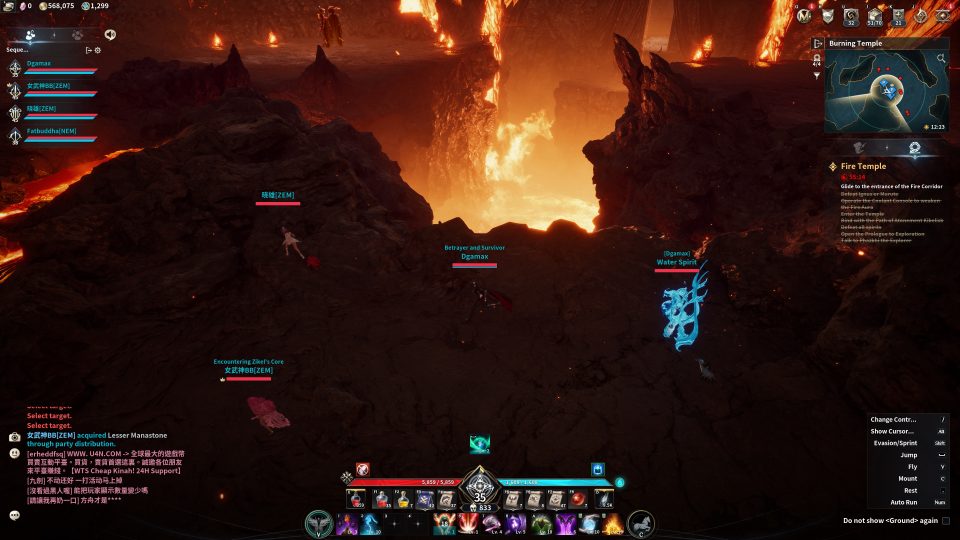
Task: Open the Fire Temple quest tracker entry
Action: pyautogui.click(x=863, y=166)
